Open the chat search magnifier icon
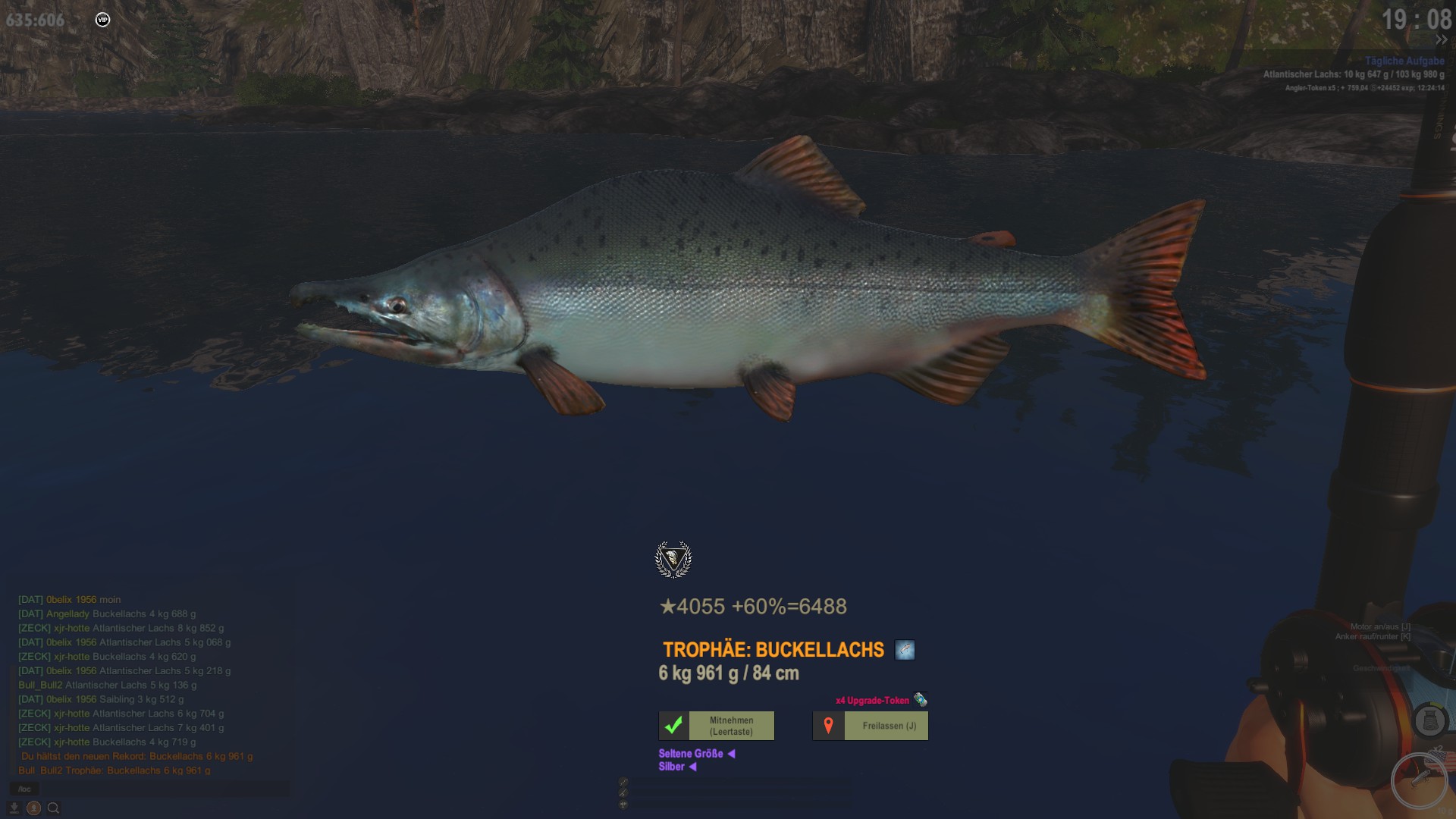This screenshot has width=1456, height=819. (x=53, y=808)
